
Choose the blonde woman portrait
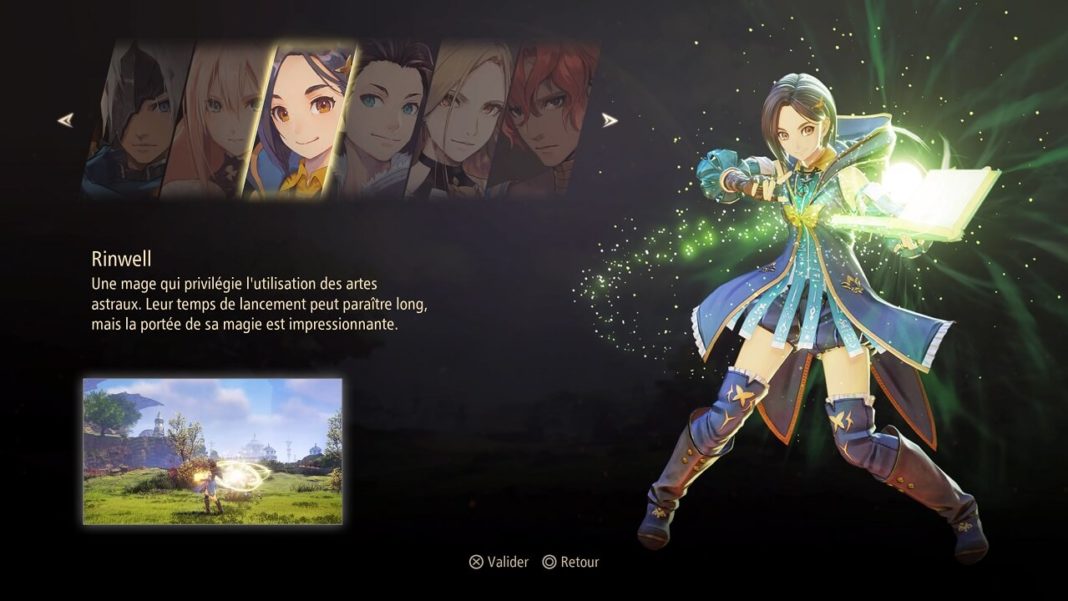pos(460,120)
